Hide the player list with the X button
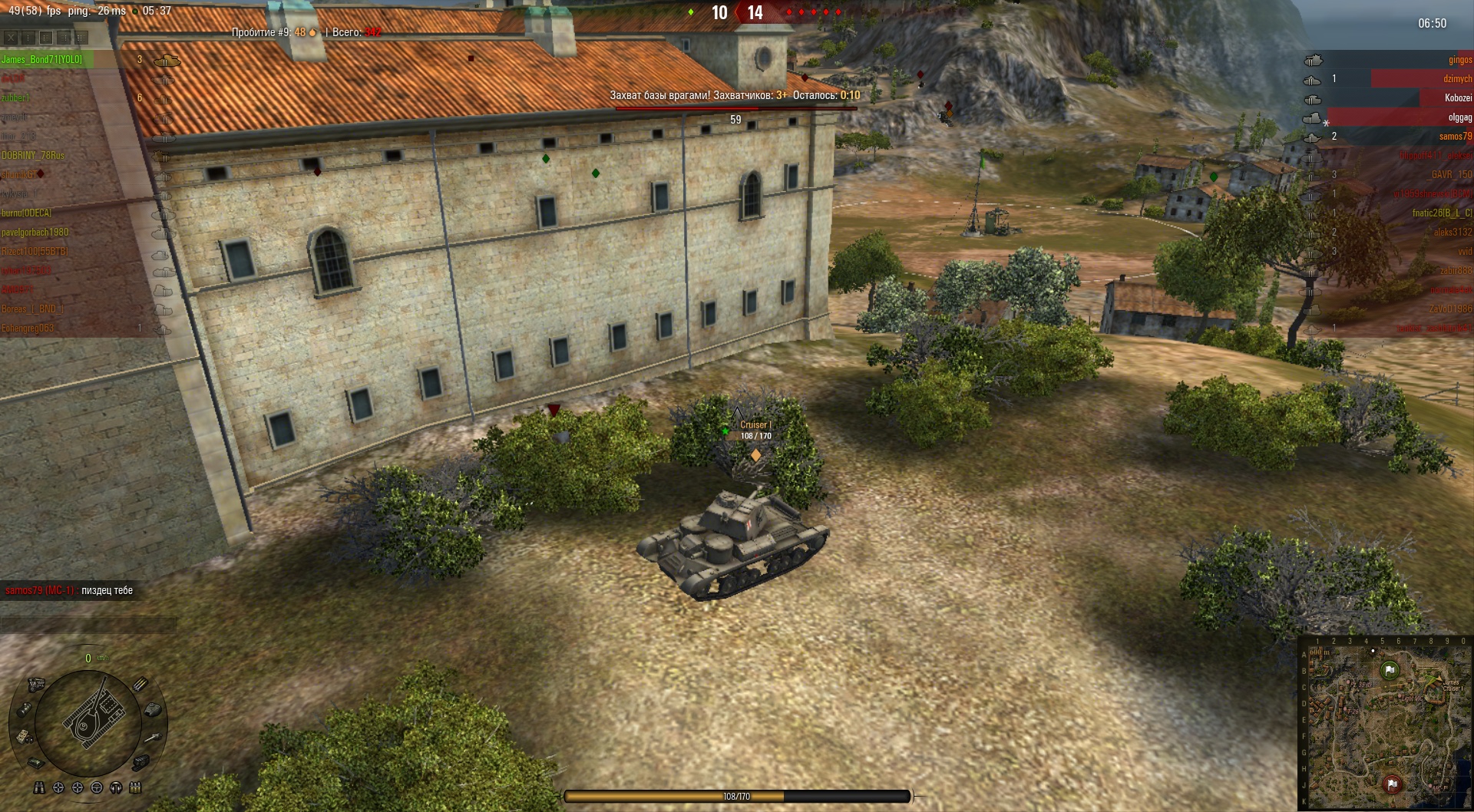1474x812 pixels. tap(11, 37)
